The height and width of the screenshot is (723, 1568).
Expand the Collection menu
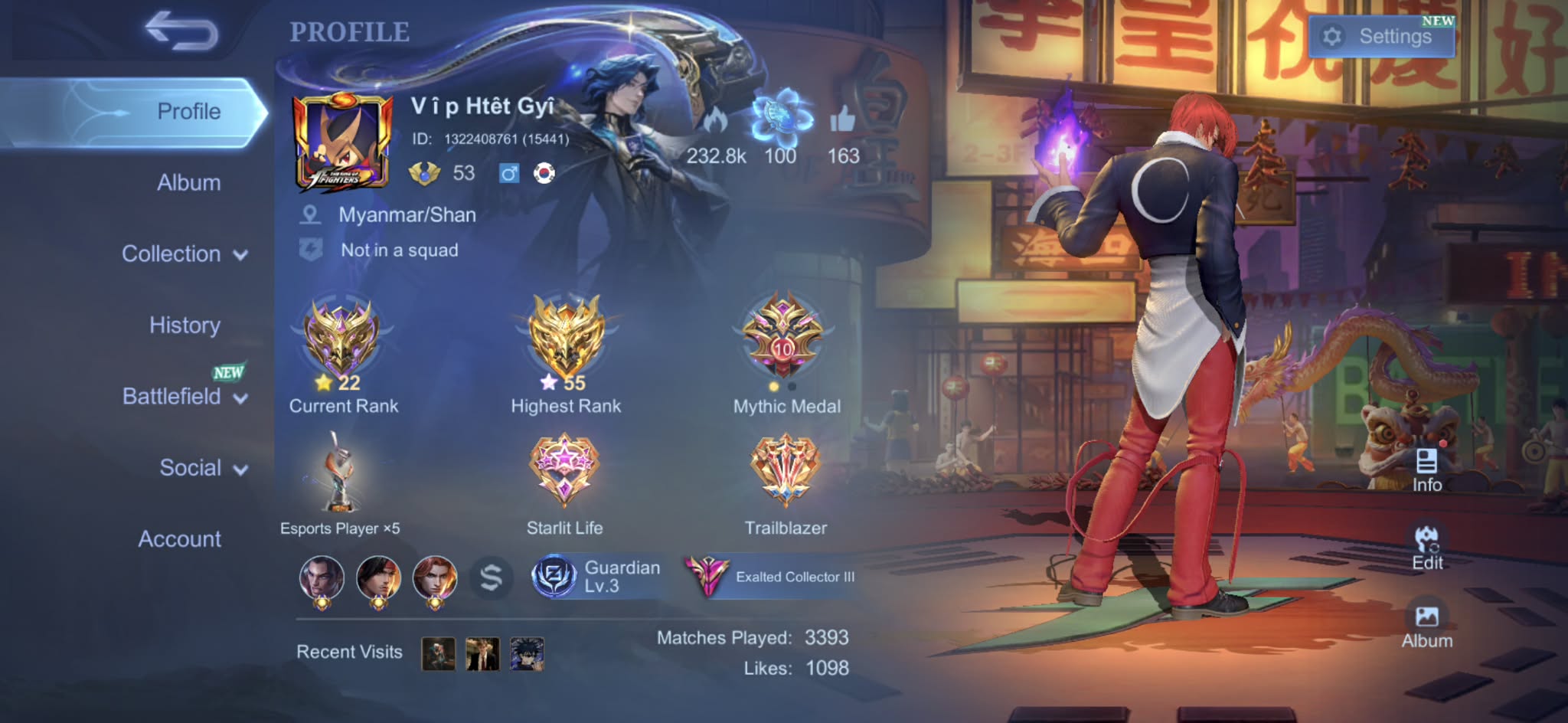[x=184, y=254]
